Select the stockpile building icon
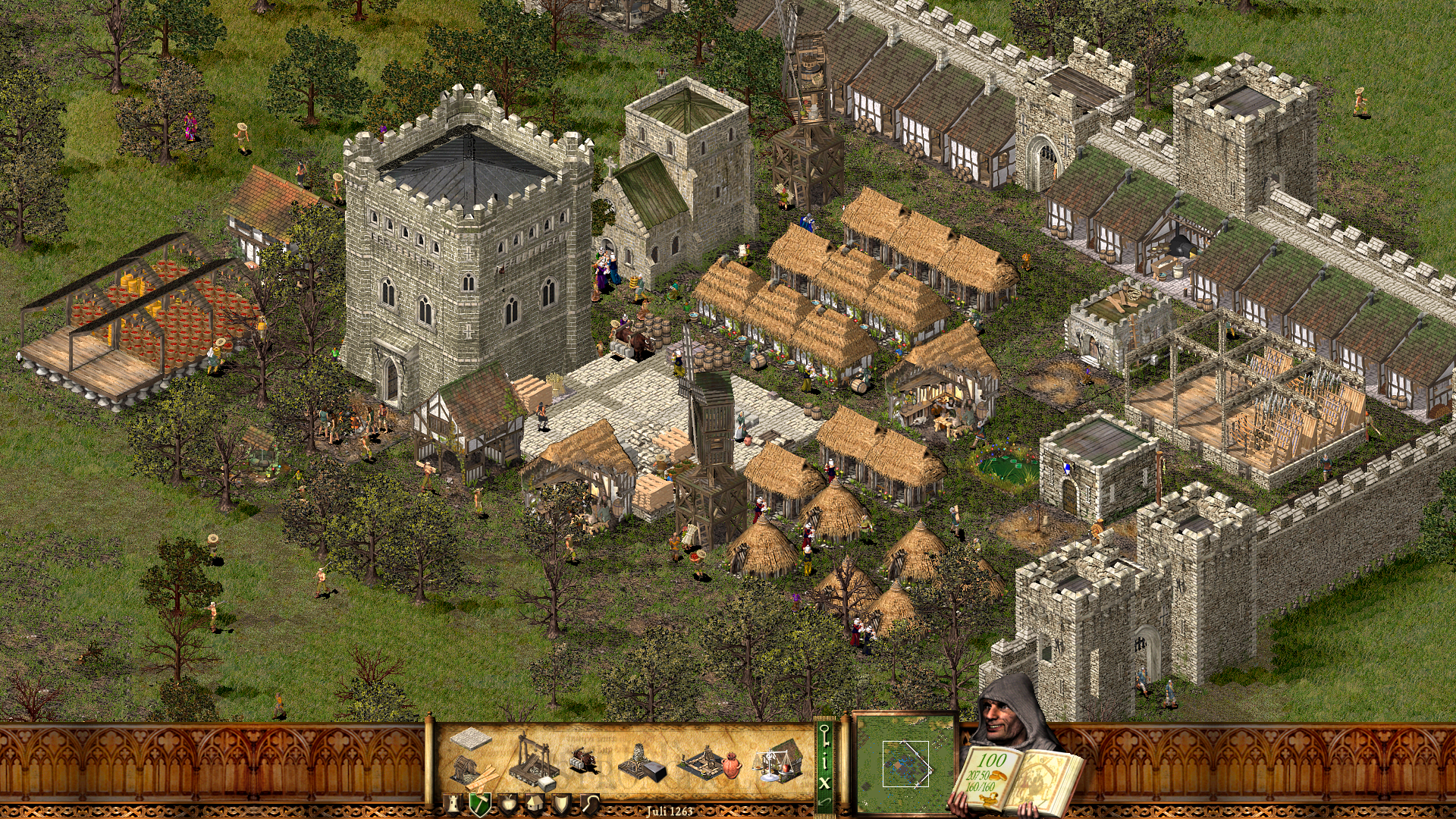This screenshot has width=1456, height=819. pyautogui.click(x=470, y=737)
